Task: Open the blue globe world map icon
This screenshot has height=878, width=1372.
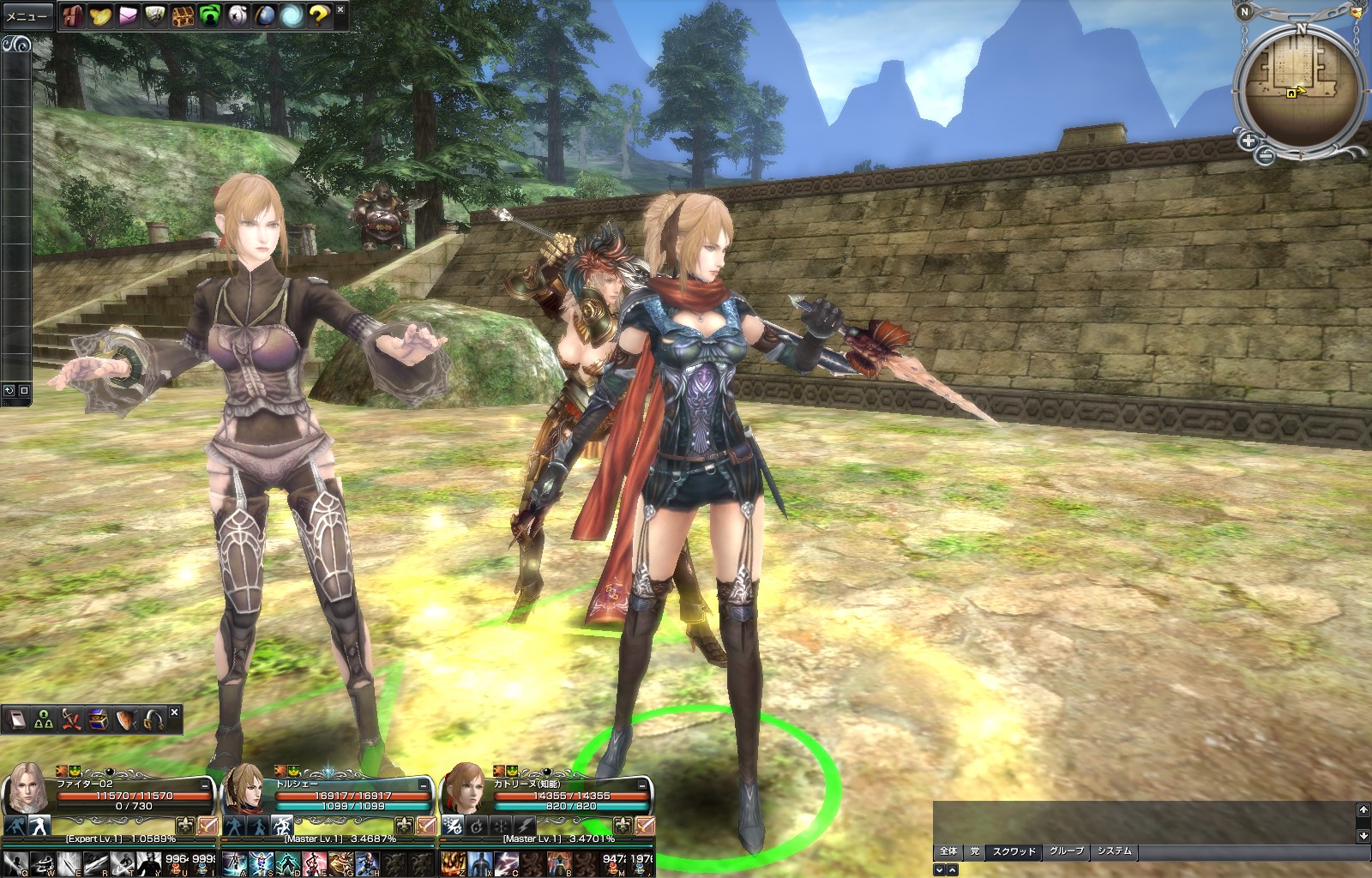Action: [265, 15]
